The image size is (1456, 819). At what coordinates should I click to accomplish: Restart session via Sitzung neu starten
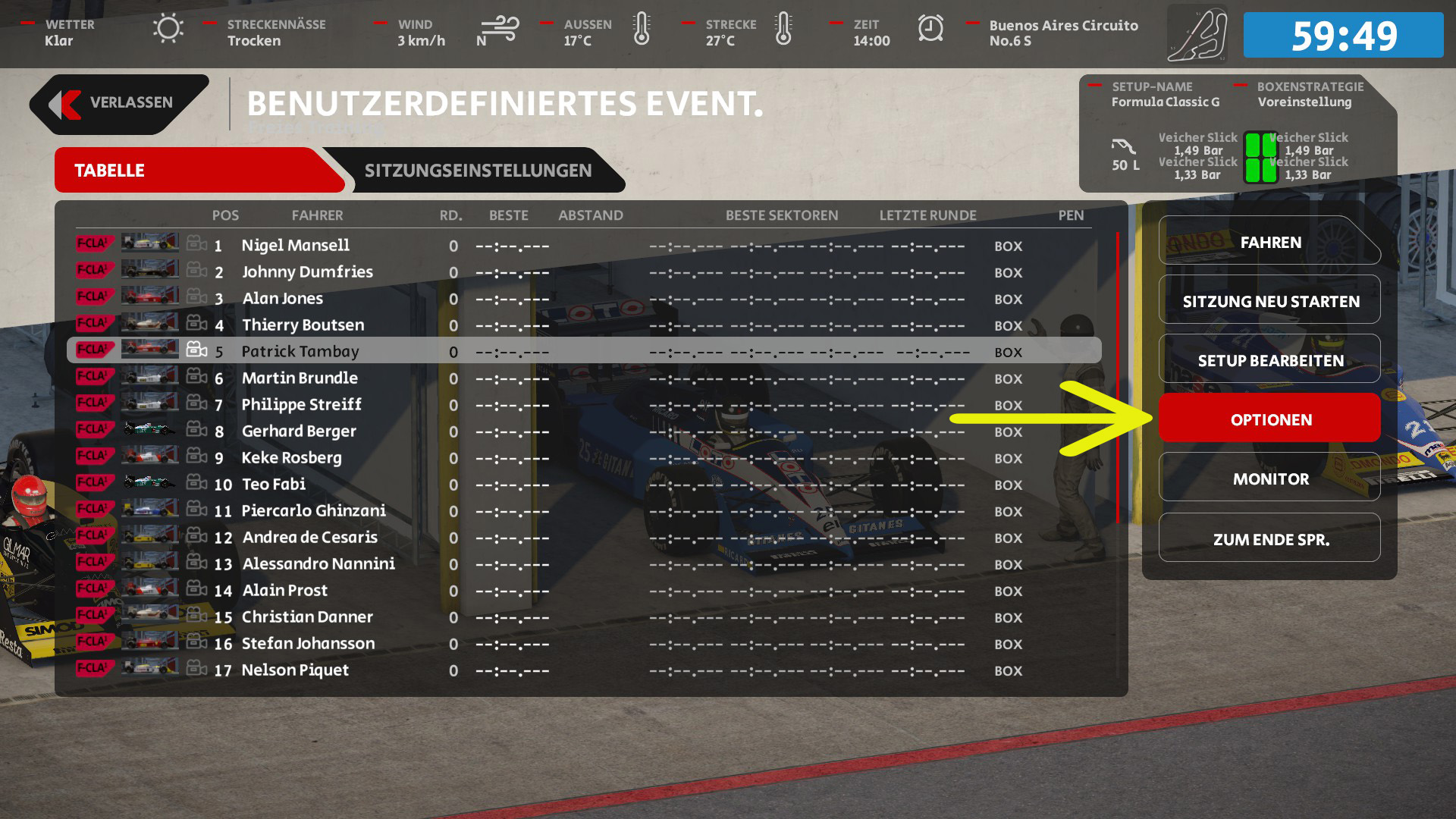click(1269, 302)
